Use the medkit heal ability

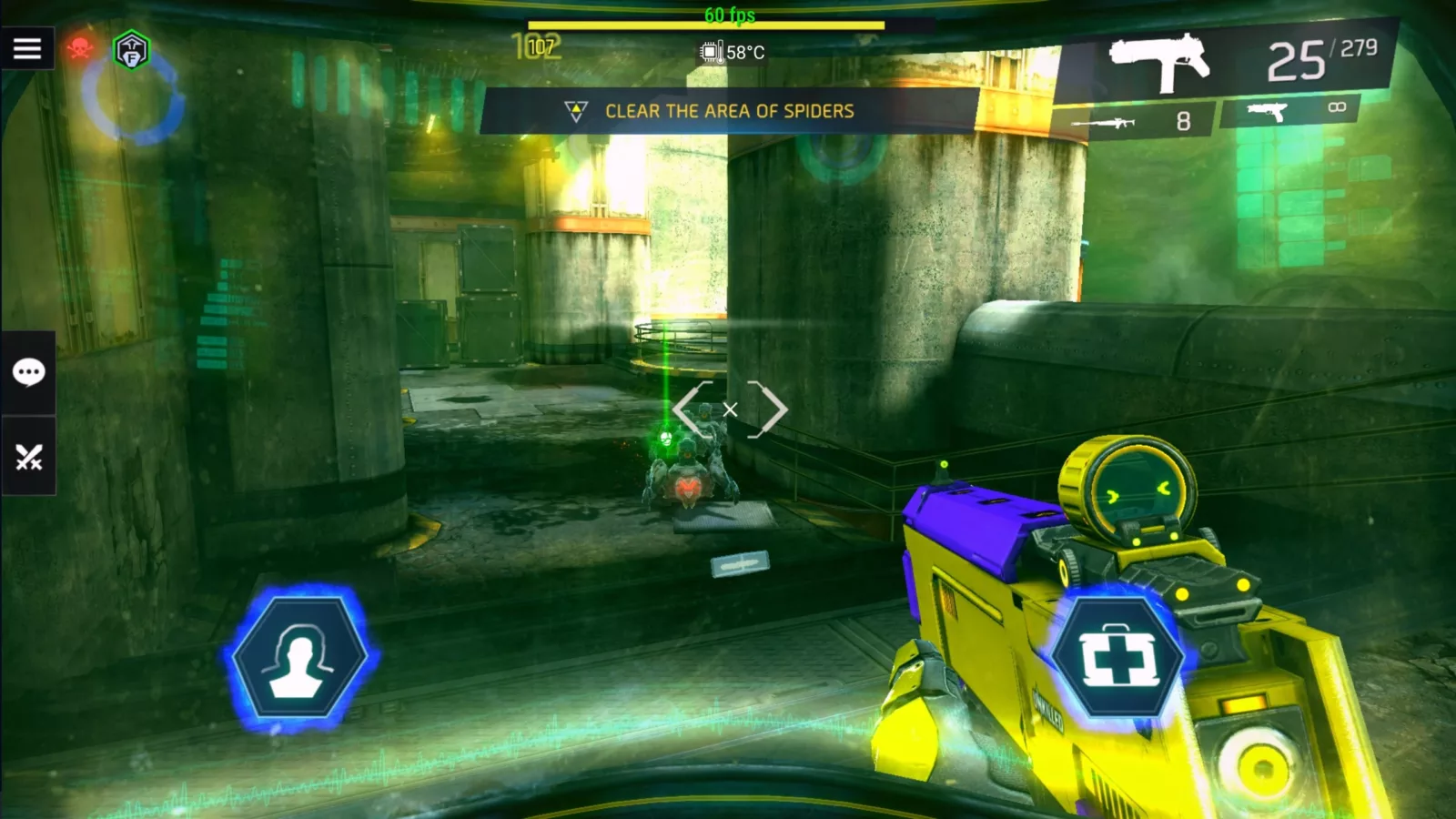click(x=1118, y=657)
